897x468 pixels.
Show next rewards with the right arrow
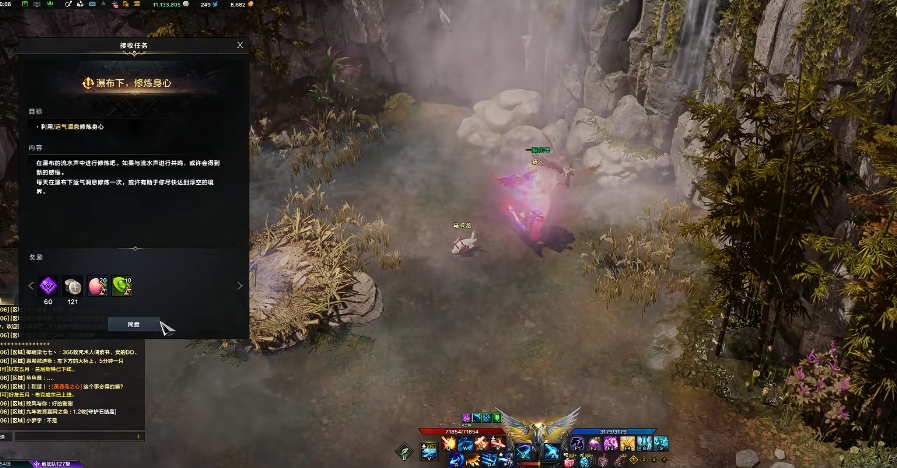point(239,286)
